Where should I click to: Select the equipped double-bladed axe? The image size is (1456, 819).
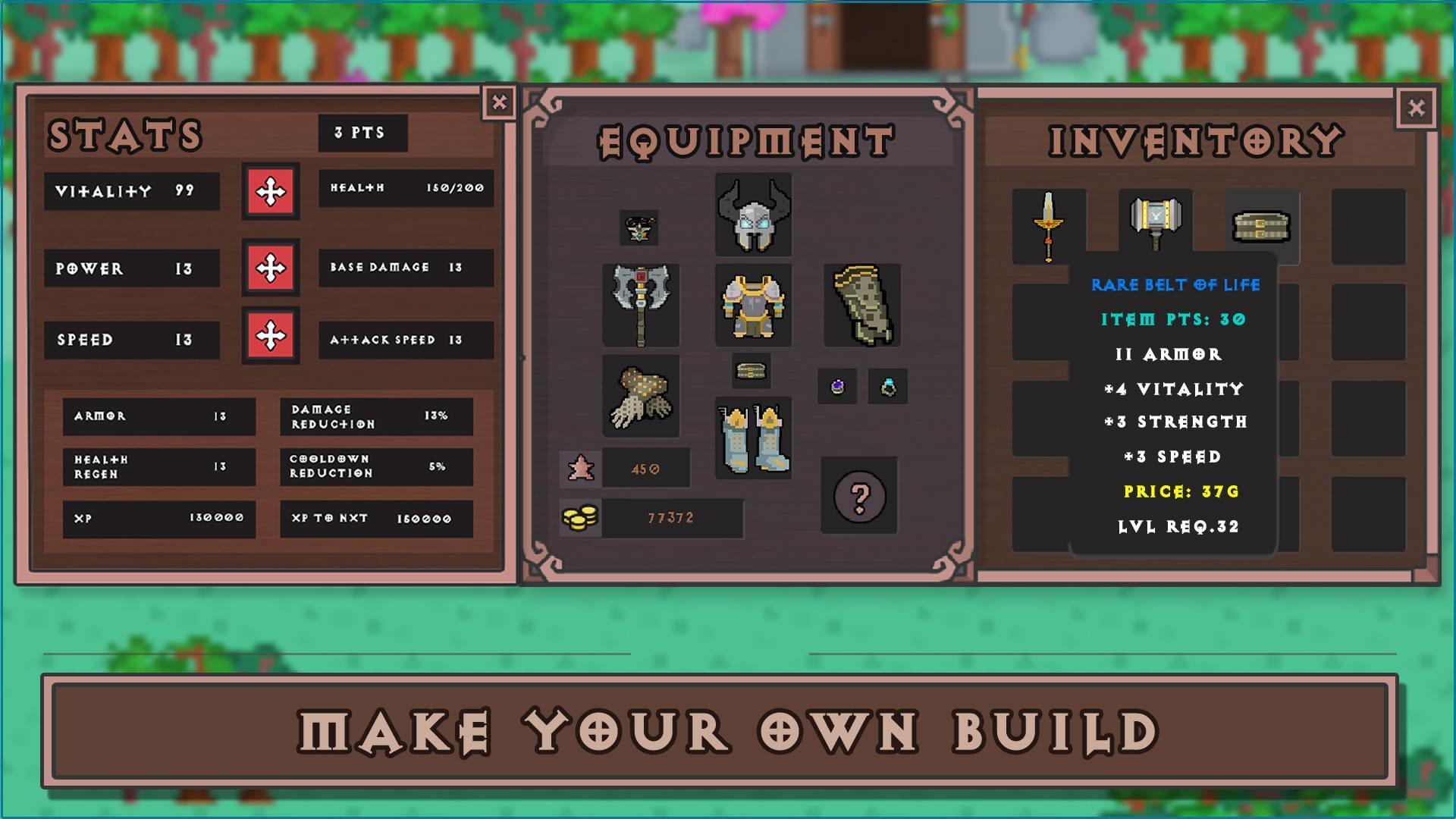[641, 305]
